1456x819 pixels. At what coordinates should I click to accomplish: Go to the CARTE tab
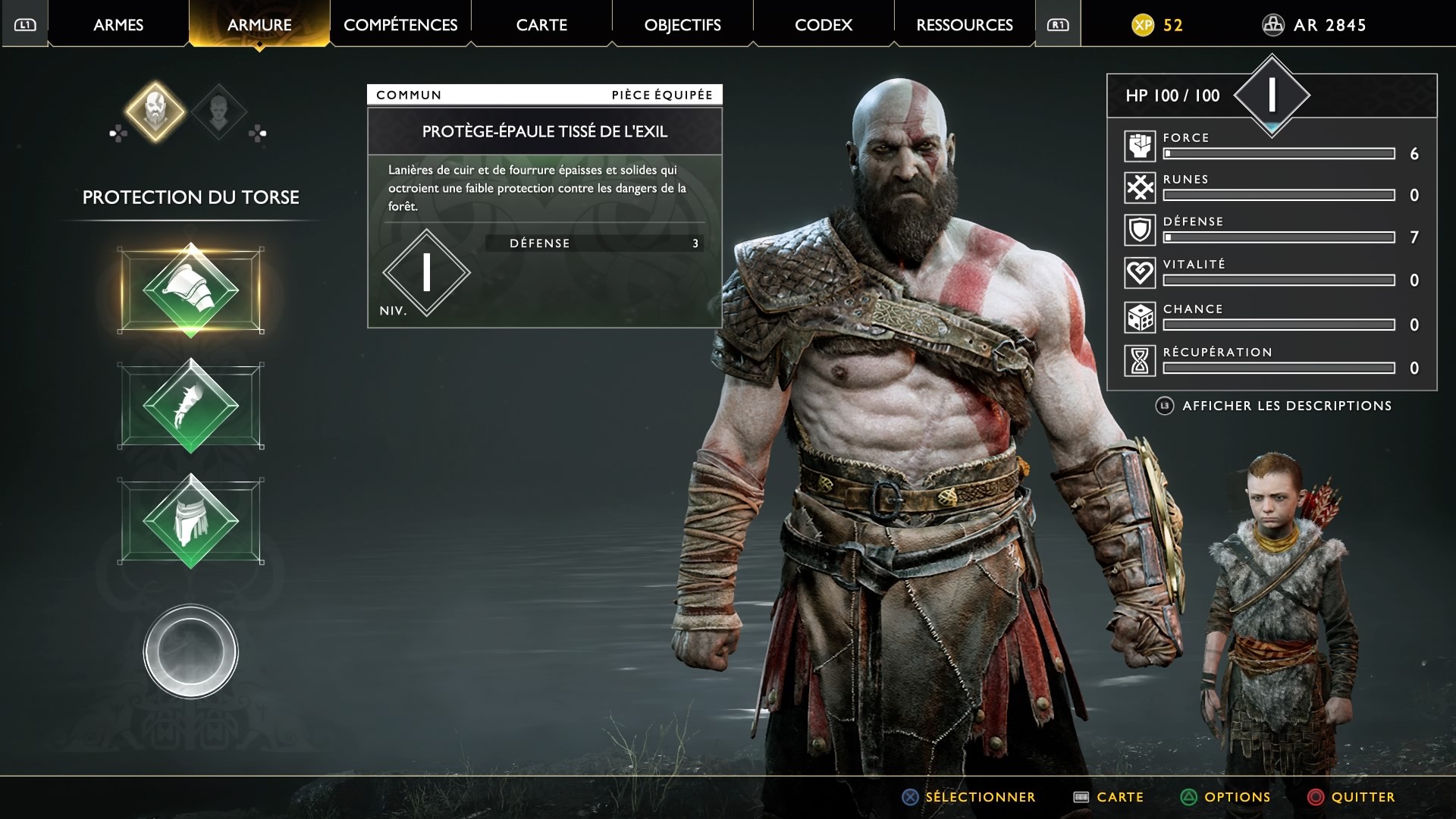(x=541, y=25)
